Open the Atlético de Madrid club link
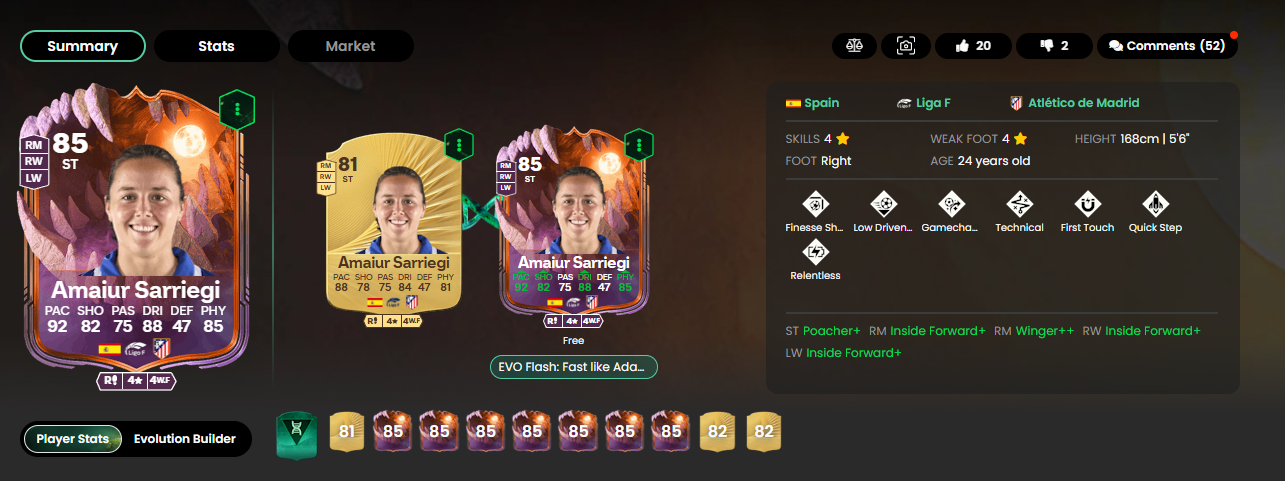The width and height of the screenshot is (1285, 481). [x=1075, y=103]
